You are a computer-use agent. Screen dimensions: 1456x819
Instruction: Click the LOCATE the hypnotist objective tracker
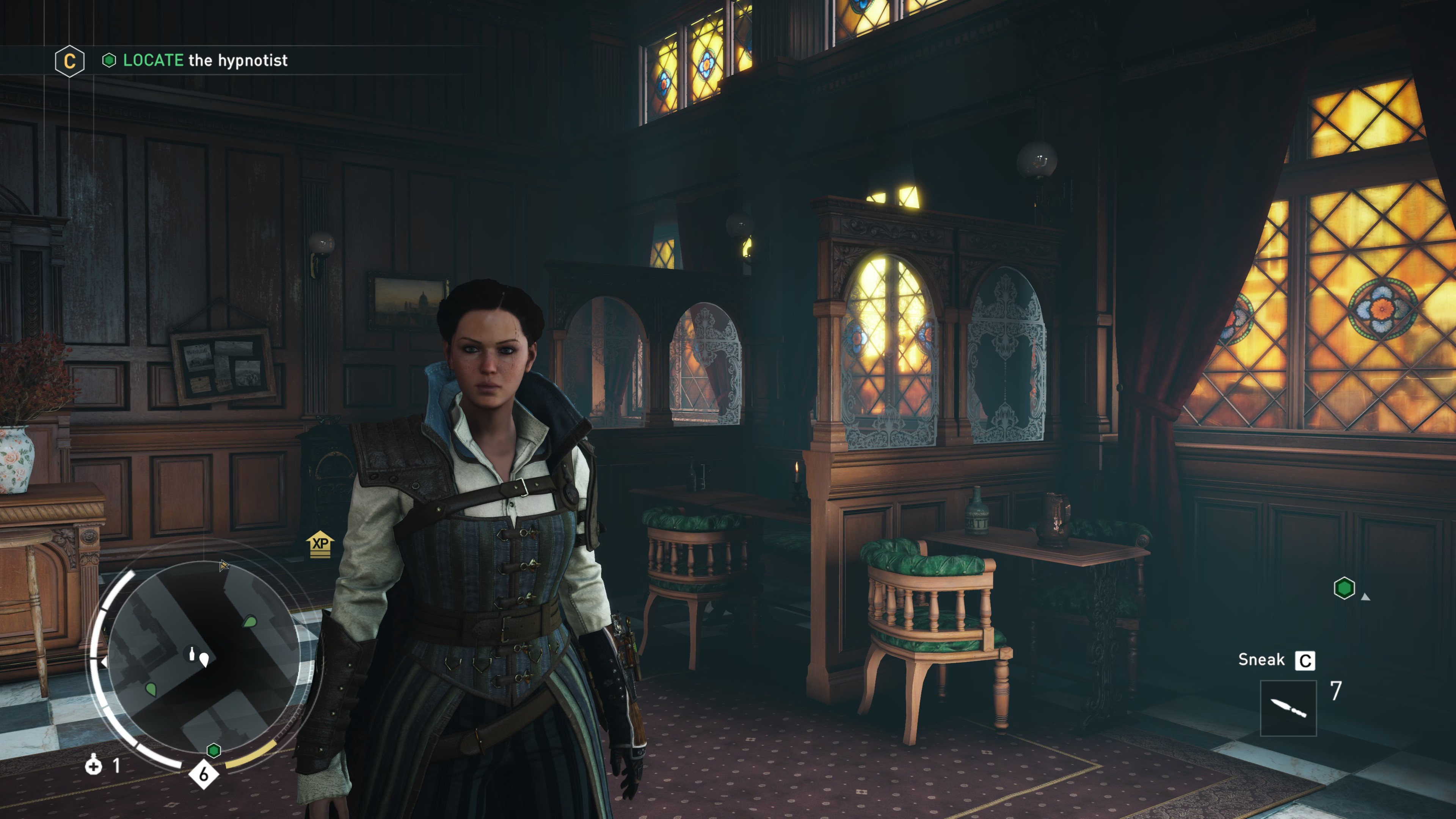205,61
